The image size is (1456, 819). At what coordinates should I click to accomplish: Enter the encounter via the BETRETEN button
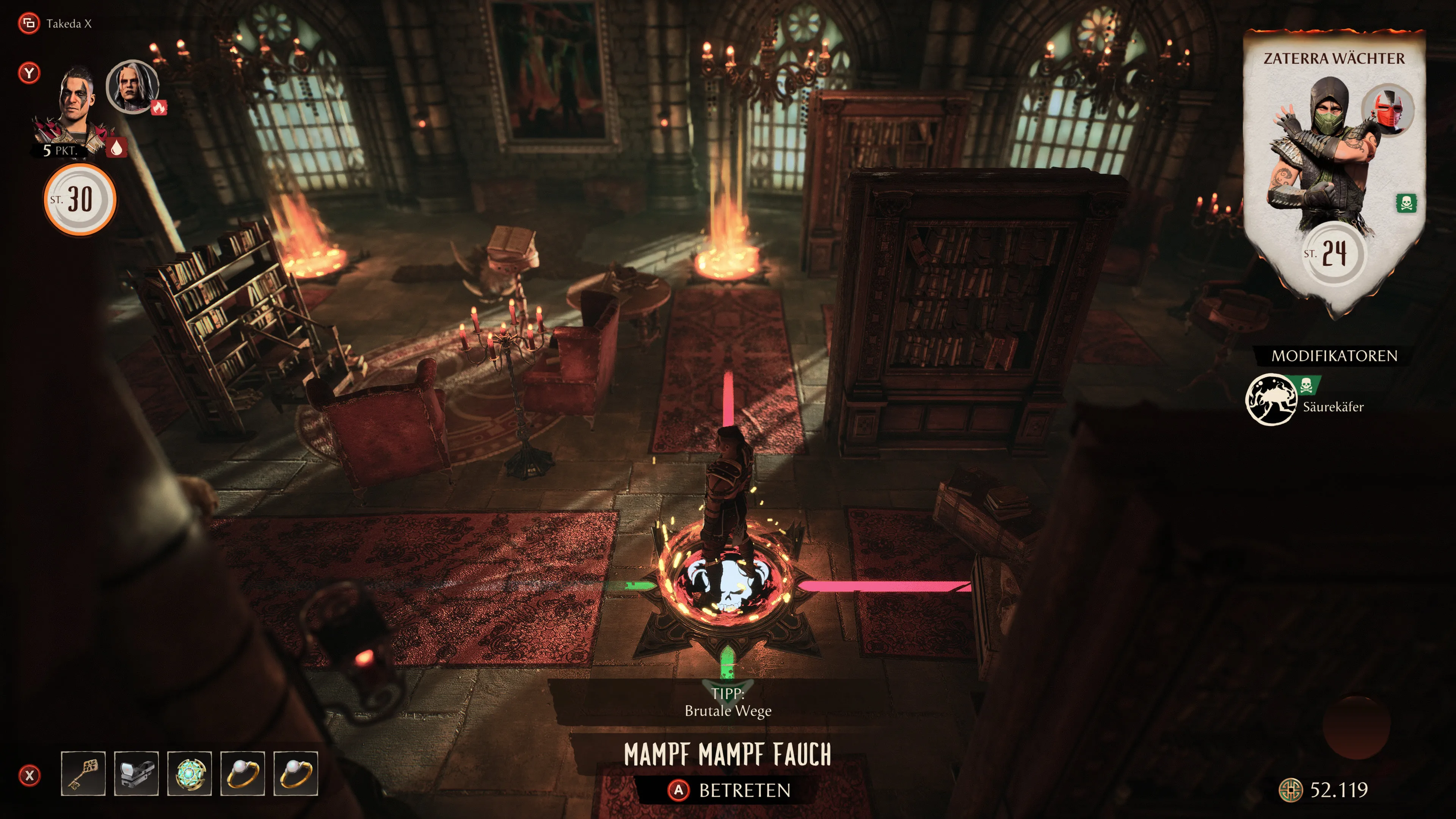click(x=729, y=789)
